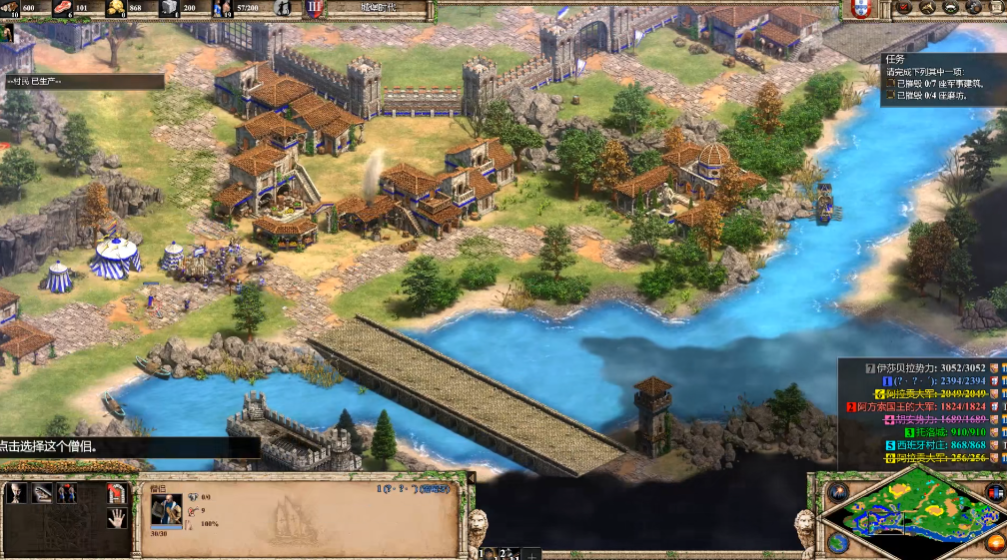Choose the stop hand command icon
This screenshot has width=1007, height=560.
(117, 517)
